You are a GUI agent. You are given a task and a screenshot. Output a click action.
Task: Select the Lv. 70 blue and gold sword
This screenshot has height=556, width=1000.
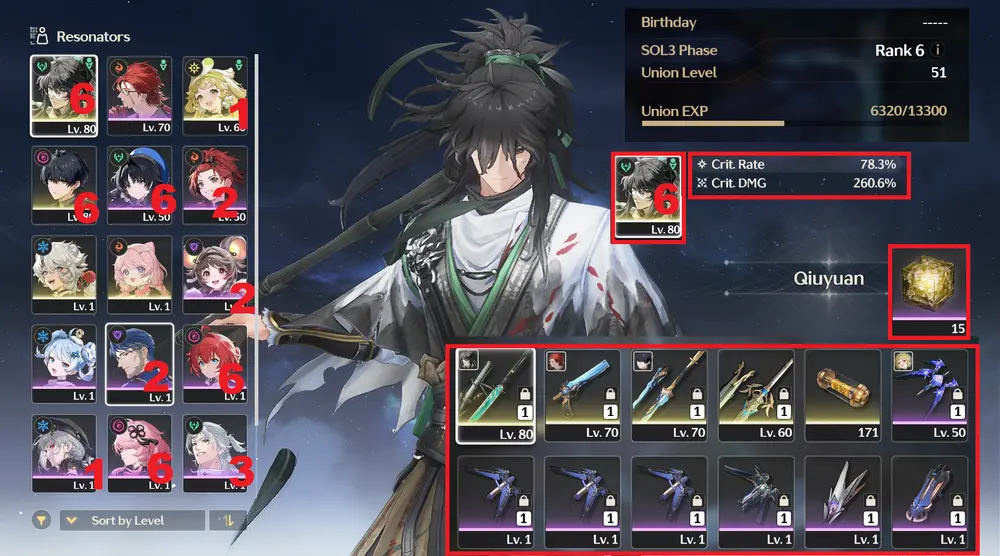coord(670,395)
